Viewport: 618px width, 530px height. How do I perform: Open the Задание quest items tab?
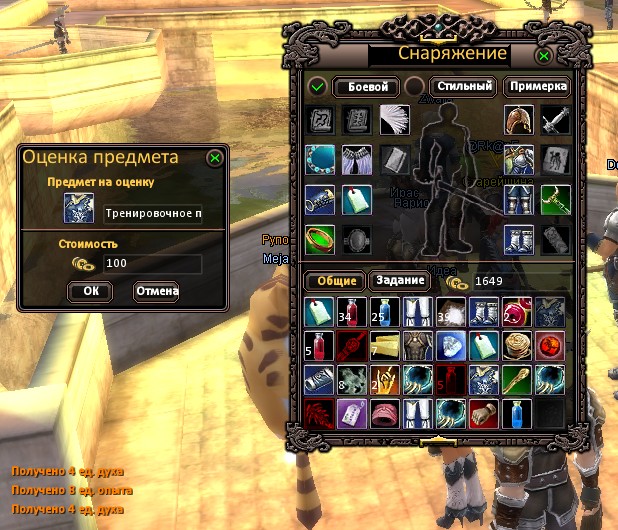pos(399,281)
